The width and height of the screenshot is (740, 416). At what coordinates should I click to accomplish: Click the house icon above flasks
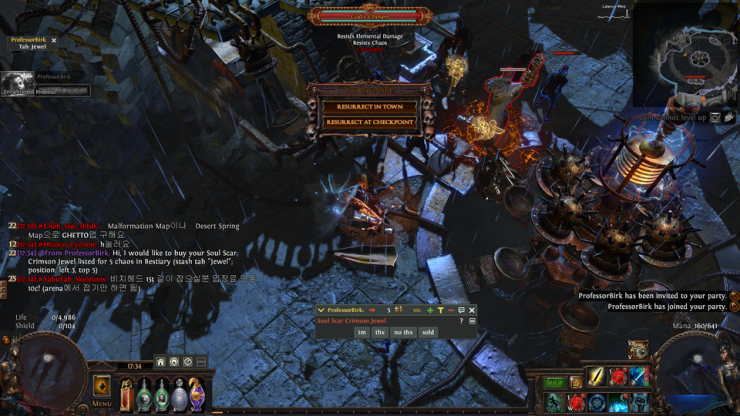pyautogui.click(x=160, y=362)
